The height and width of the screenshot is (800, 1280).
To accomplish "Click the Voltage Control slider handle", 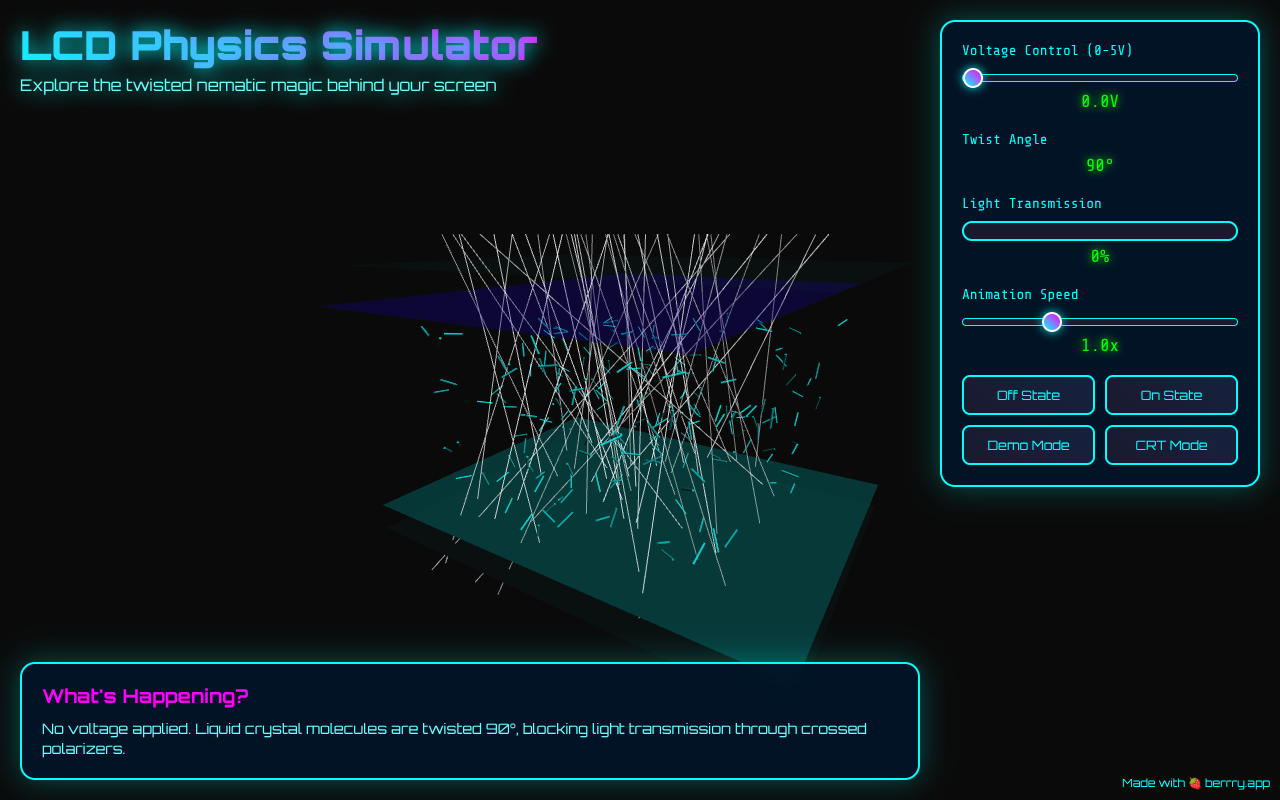I will [x=971, y=77].
